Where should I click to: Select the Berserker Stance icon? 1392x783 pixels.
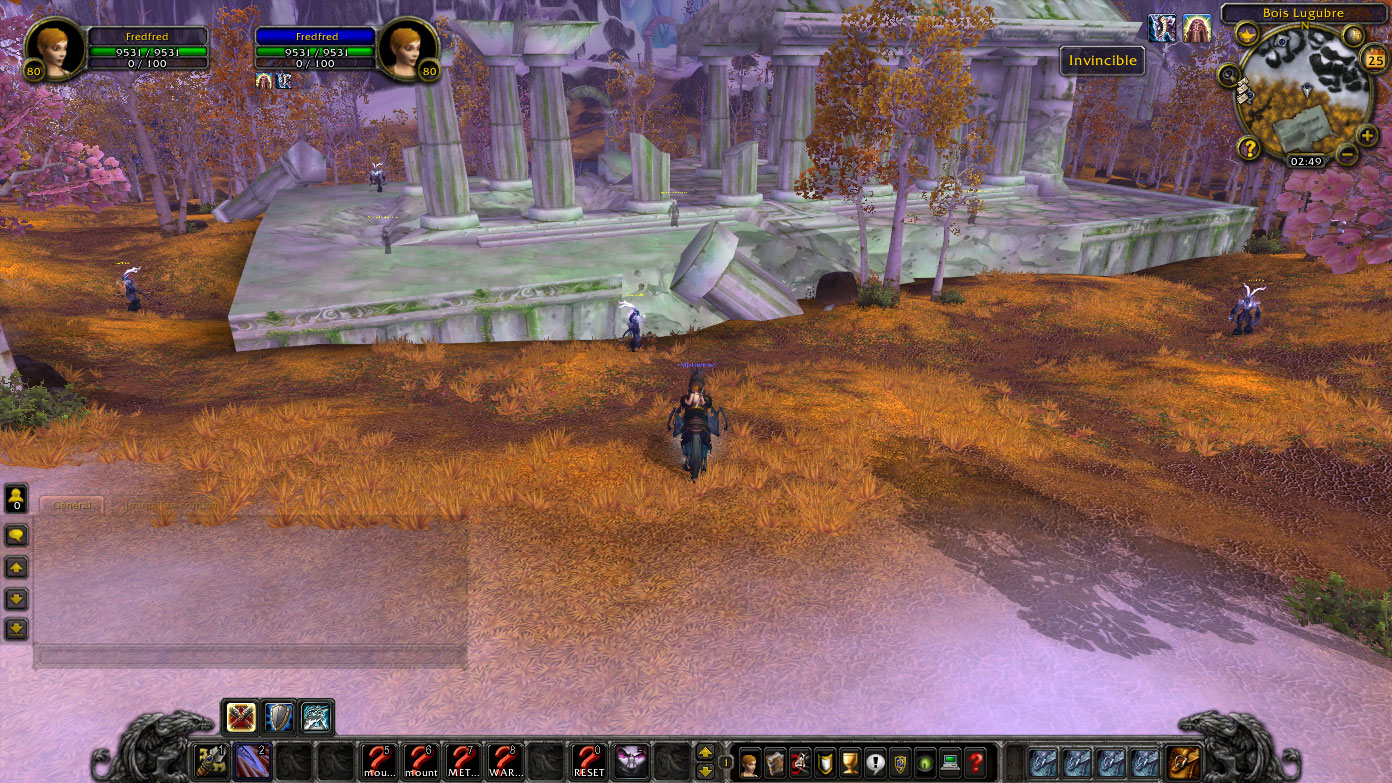coord(316,717)
